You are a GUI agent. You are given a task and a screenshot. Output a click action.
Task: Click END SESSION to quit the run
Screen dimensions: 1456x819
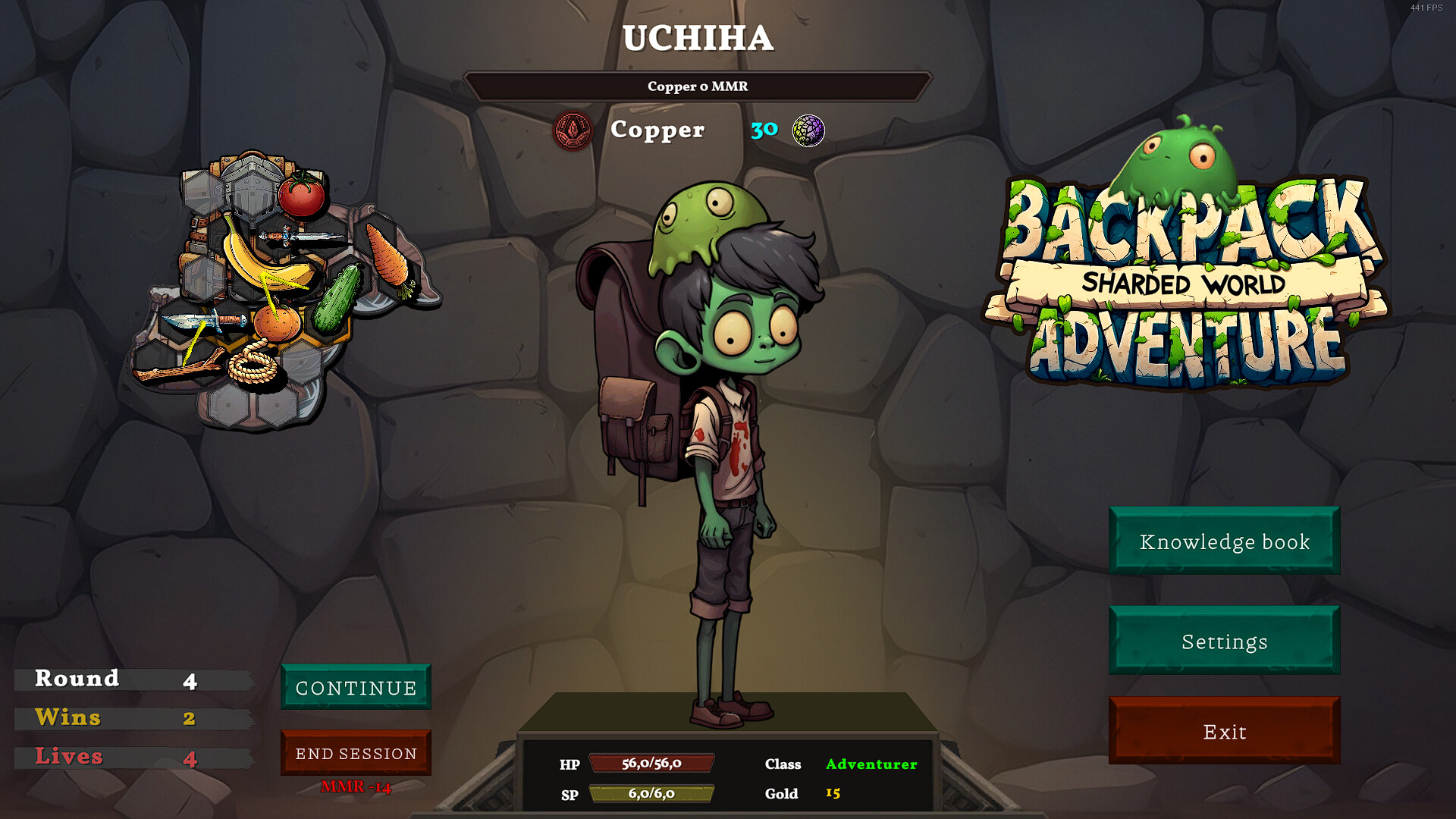(x=356, y=753)
